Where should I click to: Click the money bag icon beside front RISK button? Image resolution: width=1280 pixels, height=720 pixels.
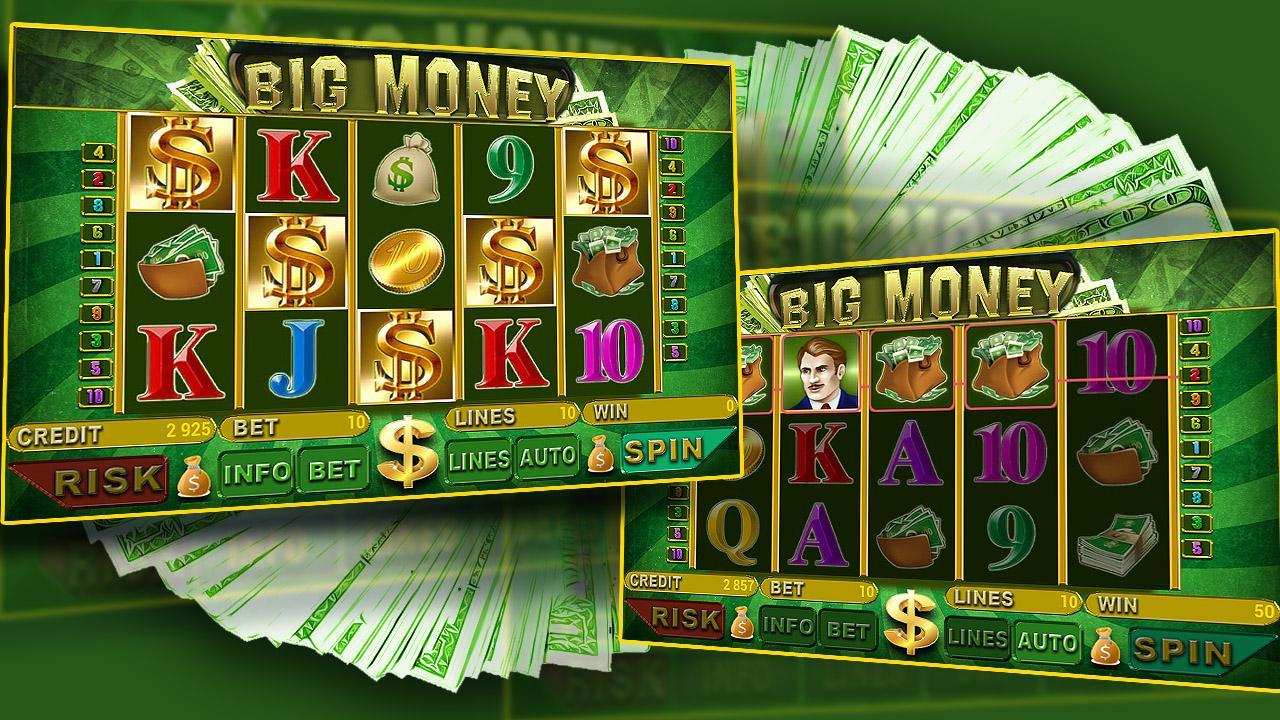(x=196, y=480)
